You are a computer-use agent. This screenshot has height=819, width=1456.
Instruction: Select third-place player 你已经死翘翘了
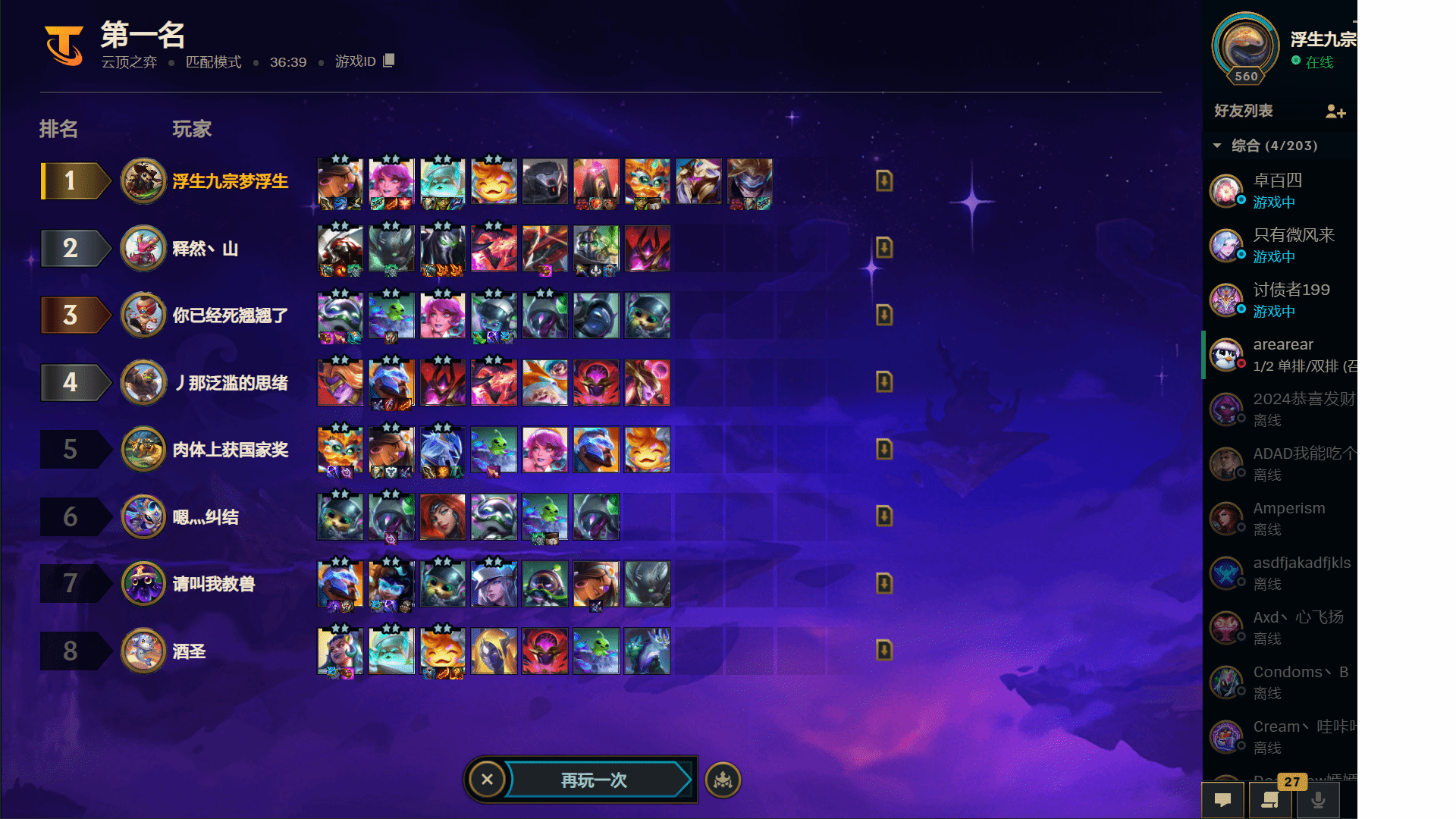230,315
